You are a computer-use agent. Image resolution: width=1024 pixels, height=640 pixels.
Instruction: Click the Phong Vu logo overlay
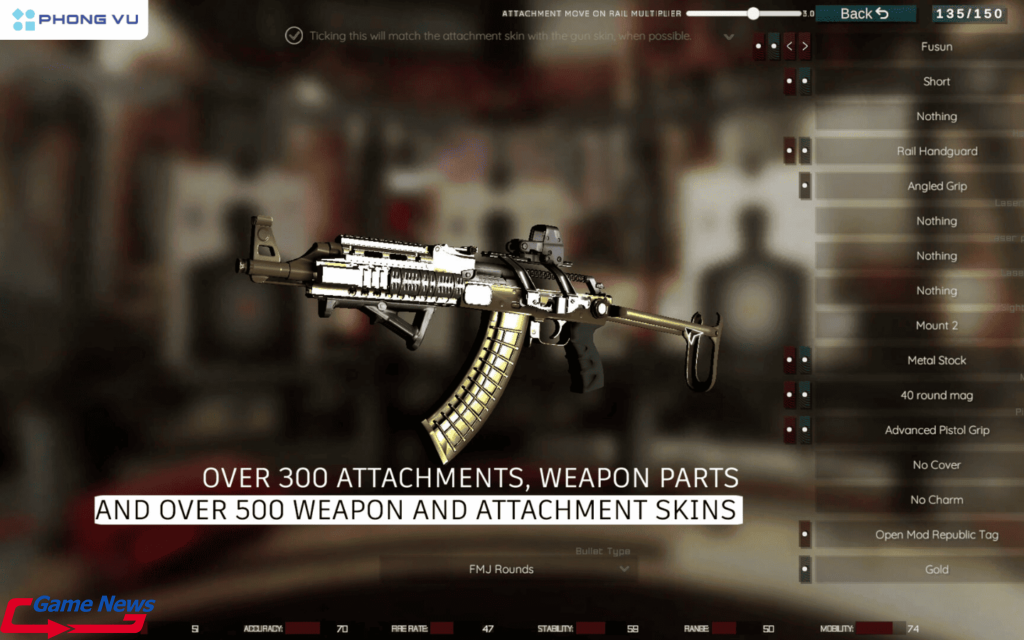74,18
